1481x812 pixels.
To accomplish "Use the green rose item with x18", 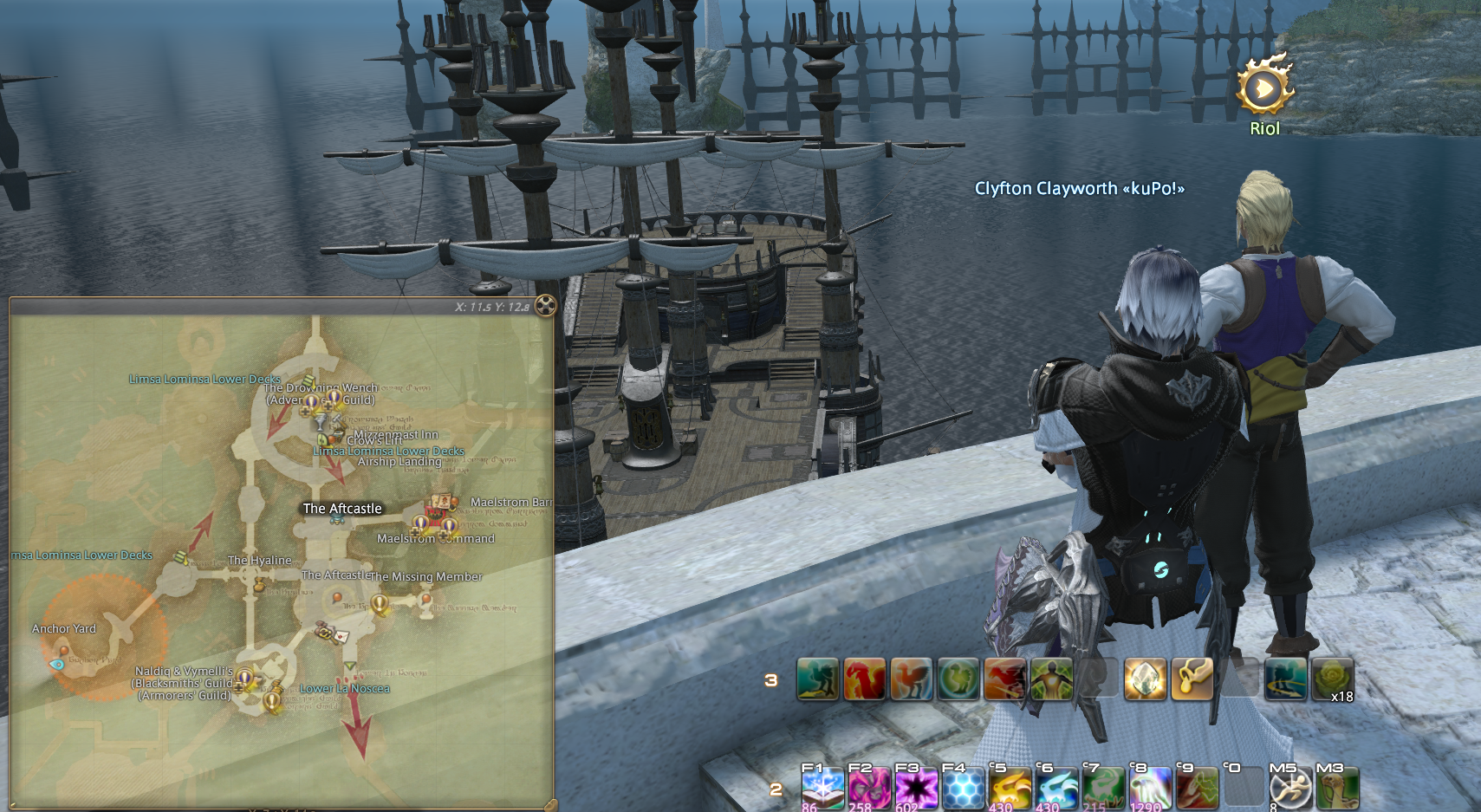I will tap(1332, 679).
